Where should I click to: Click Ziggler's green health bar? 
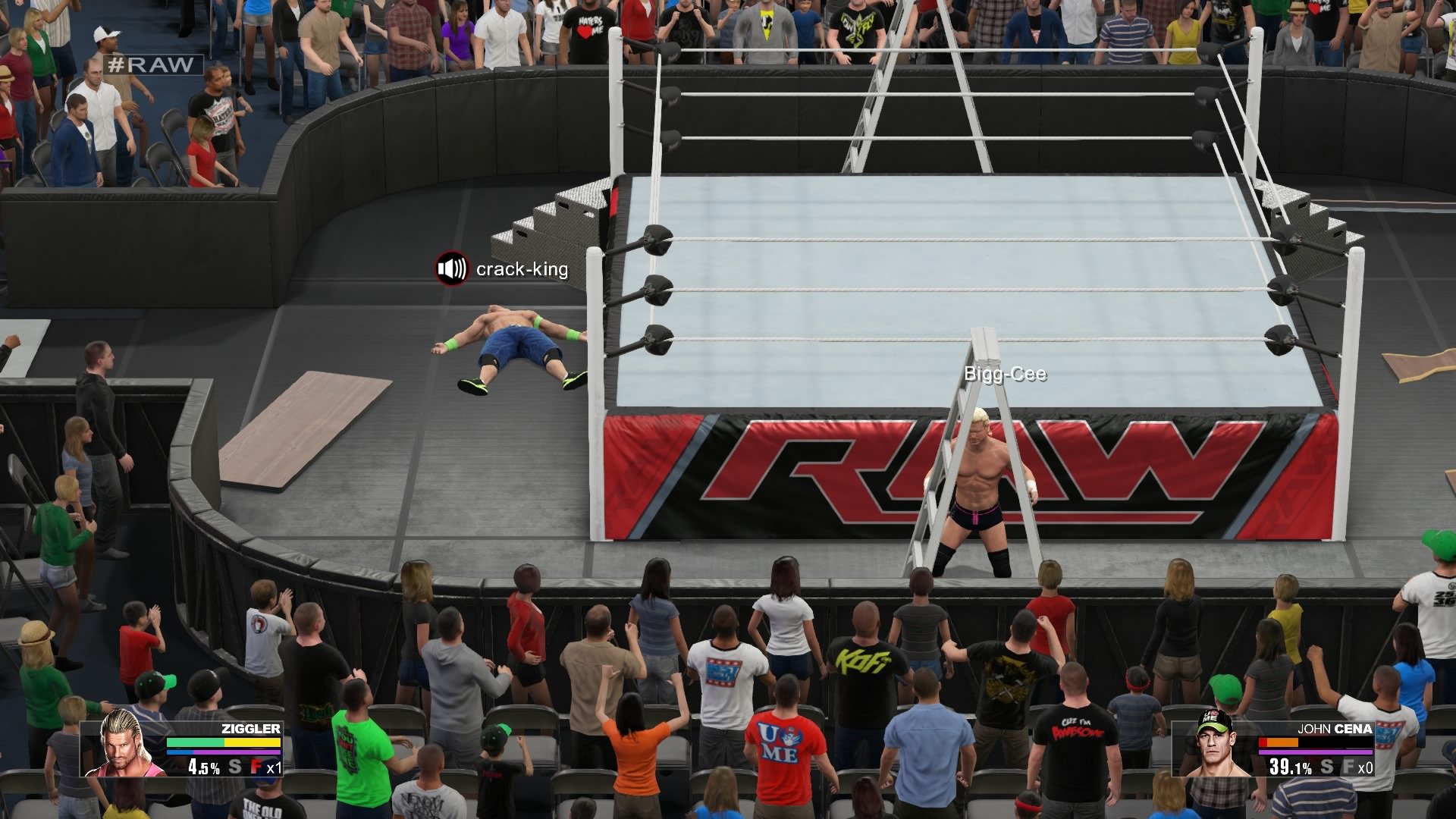(x=193, y=742)
